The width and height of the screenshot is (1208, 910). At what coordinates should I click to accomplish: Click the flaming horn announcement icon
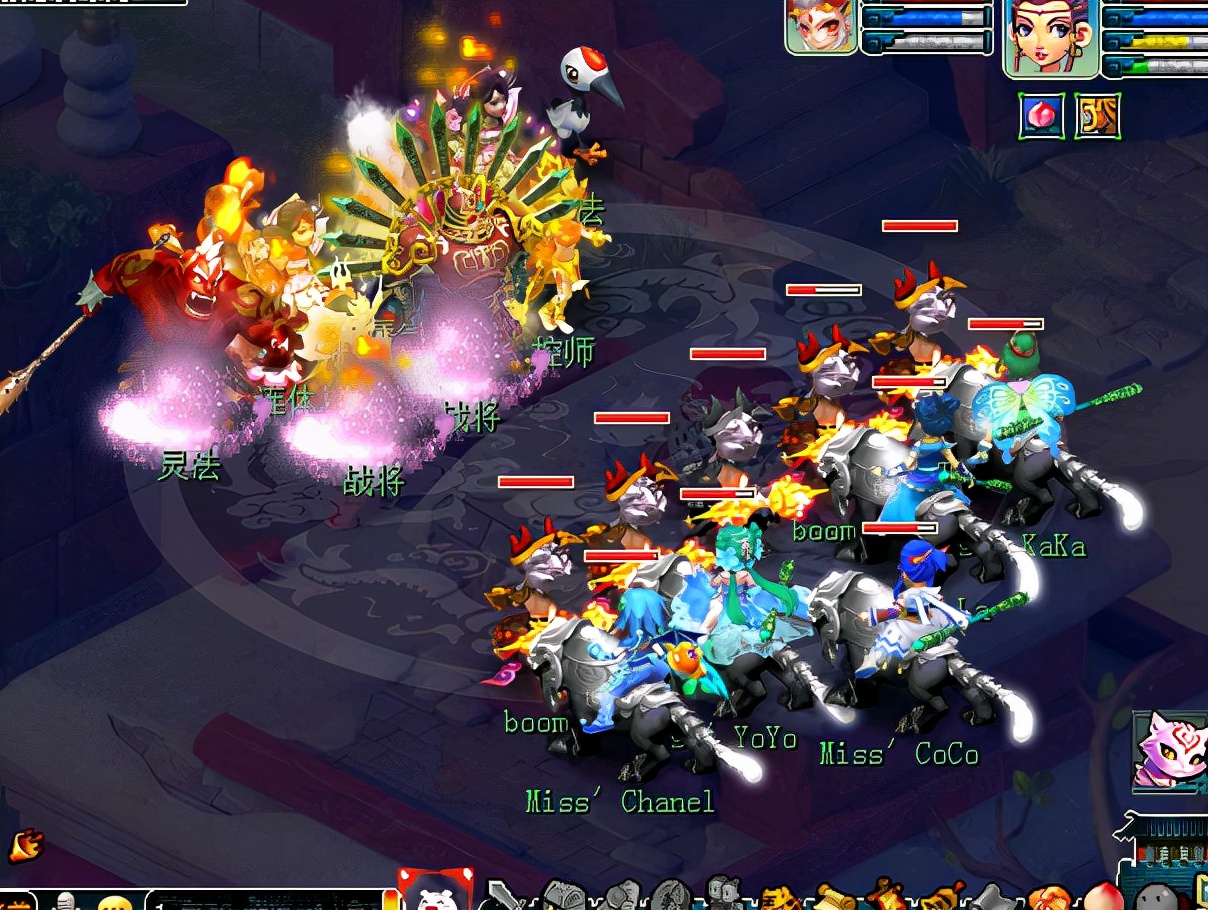click(23, 846)
